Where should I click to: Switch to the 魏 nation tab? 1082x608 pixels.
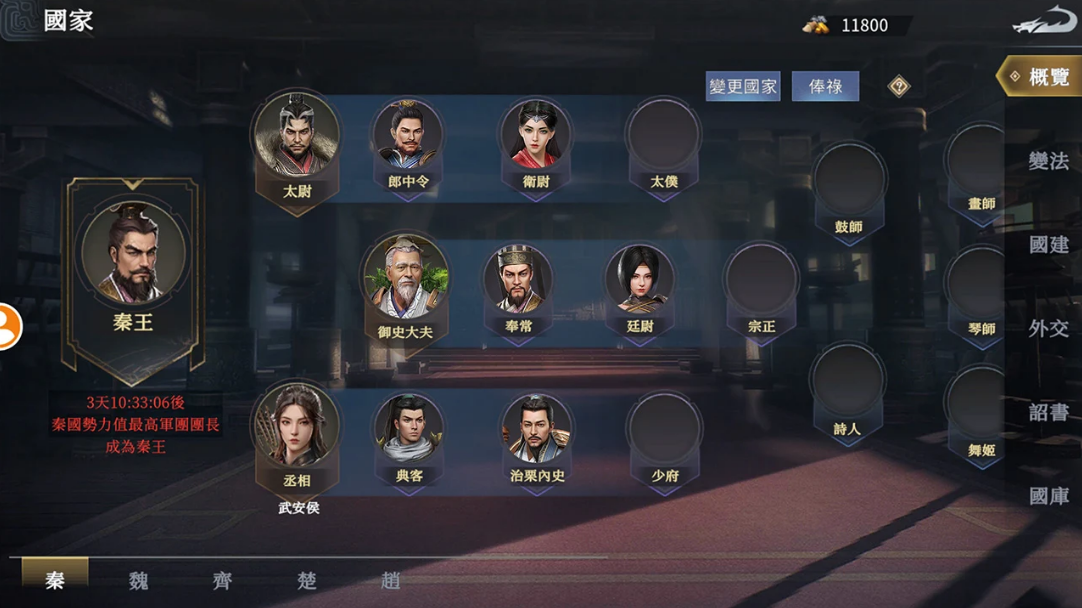(x=139, y=580)
